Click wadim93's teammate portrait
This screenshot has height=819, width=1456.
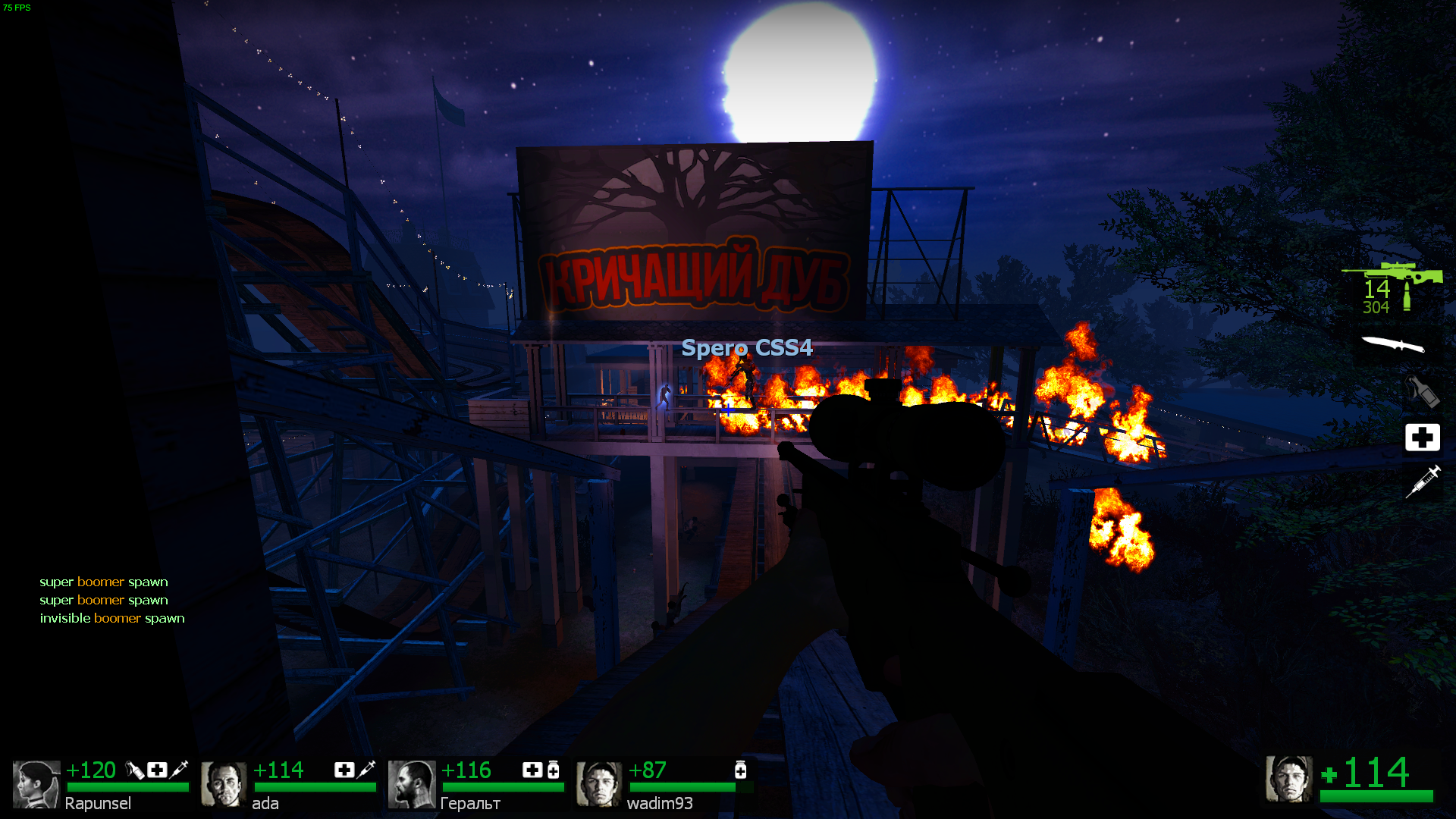(598, 784)
